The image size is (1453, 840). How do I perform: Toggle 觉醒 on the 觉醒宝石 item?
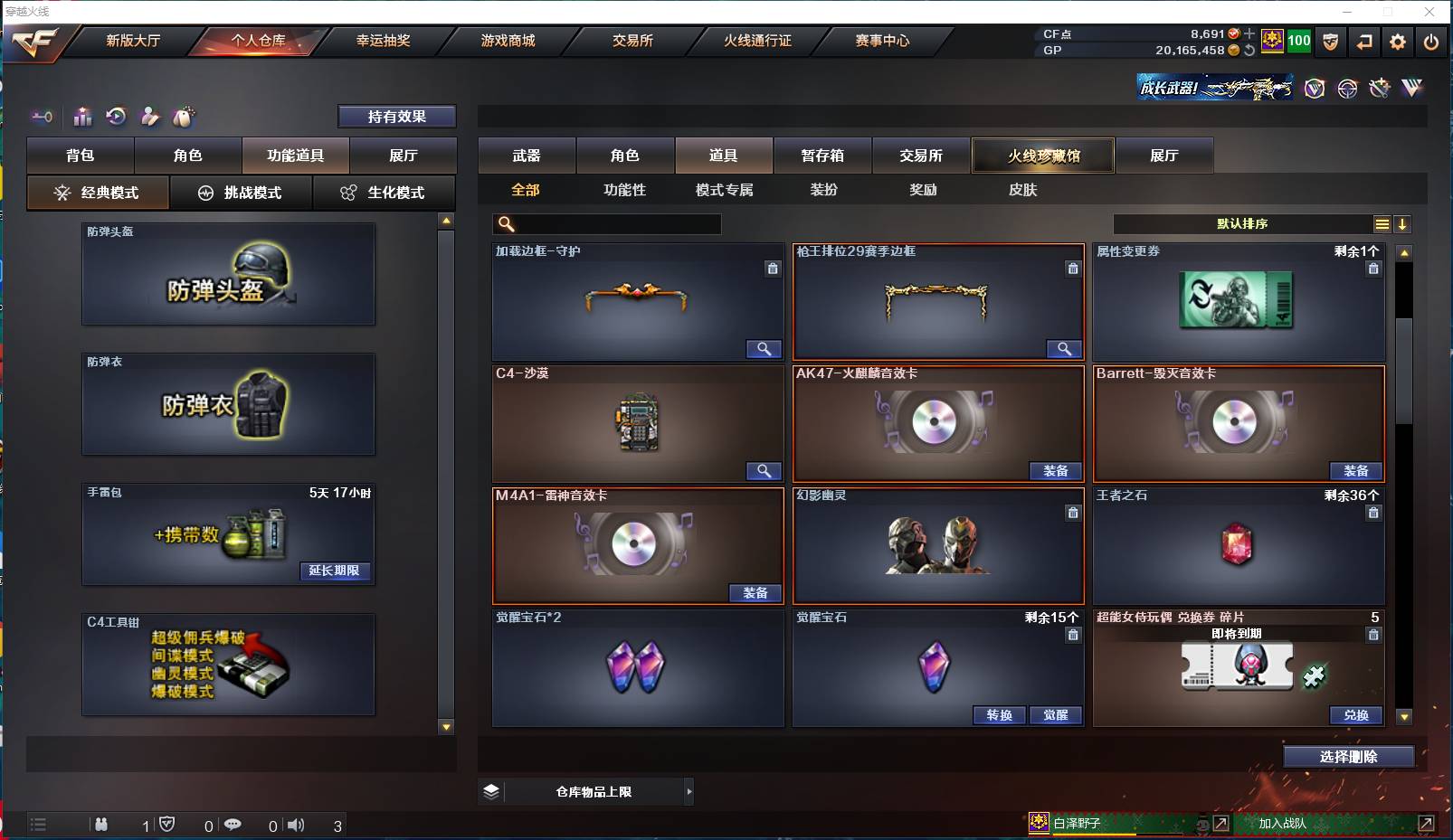click(1056, 715)
